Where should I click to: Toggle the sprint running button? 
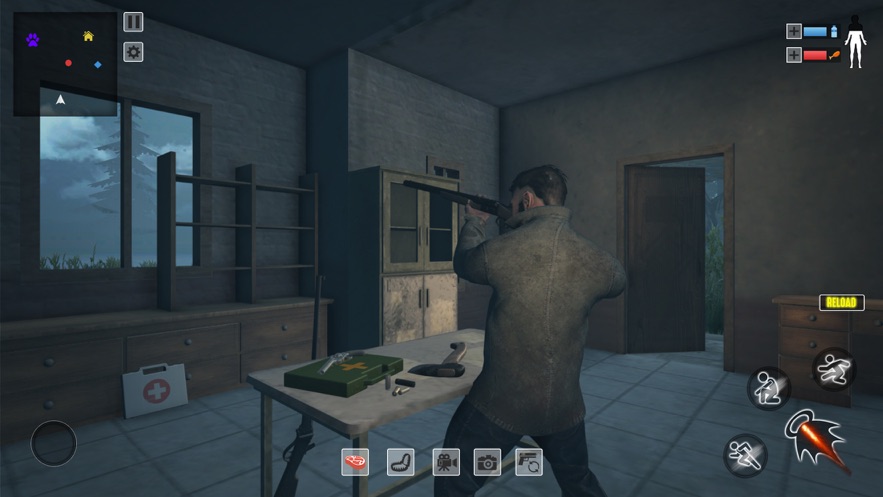click(x=744, y=455)
